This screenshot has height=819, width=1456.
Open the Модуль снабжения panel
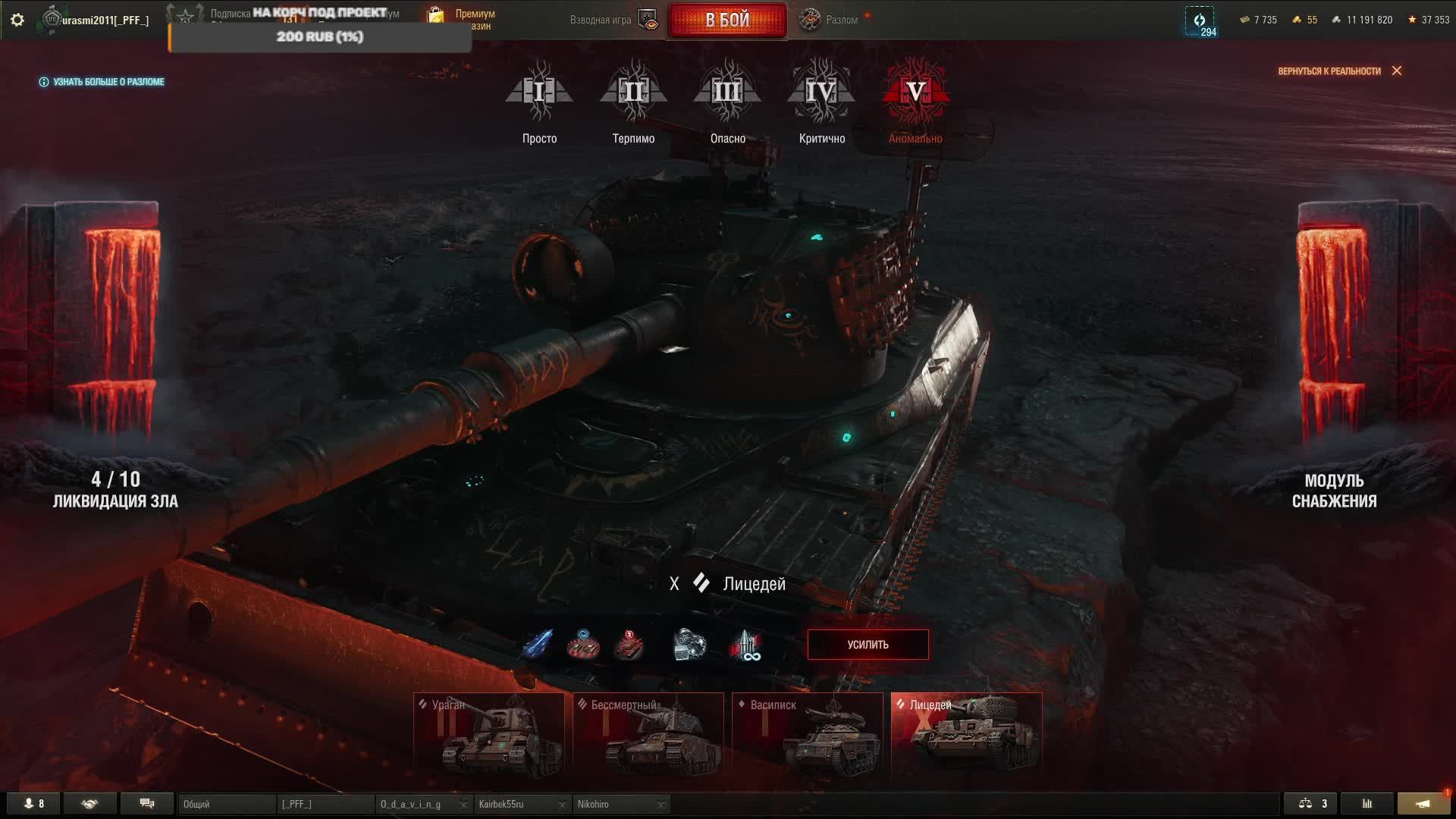tap(1334, 490)
